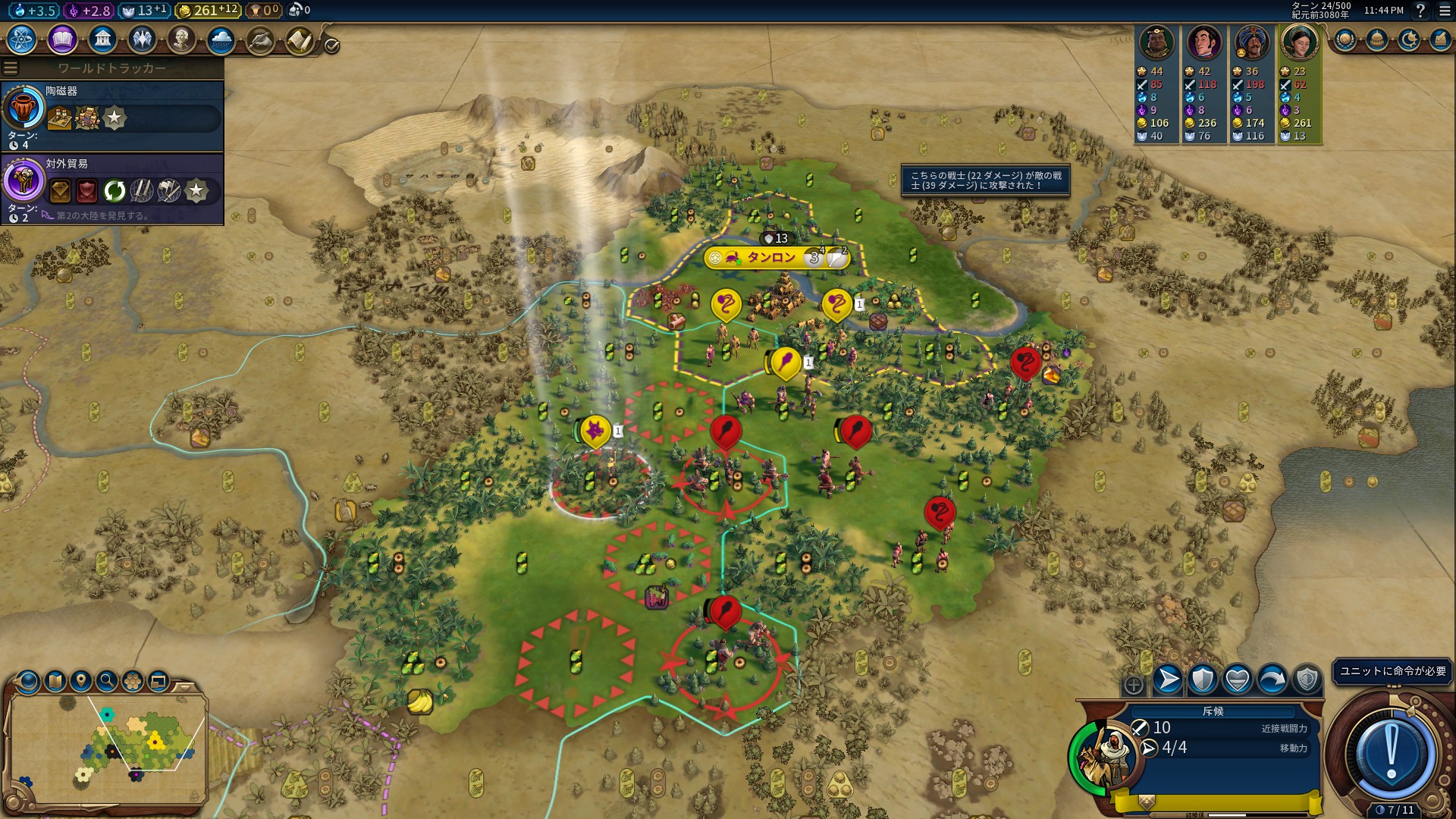Viewport: 1456px width, 819px height.
Task: Select the 対外貿易 civic tracker entry
Action: [x=112, y=188]
